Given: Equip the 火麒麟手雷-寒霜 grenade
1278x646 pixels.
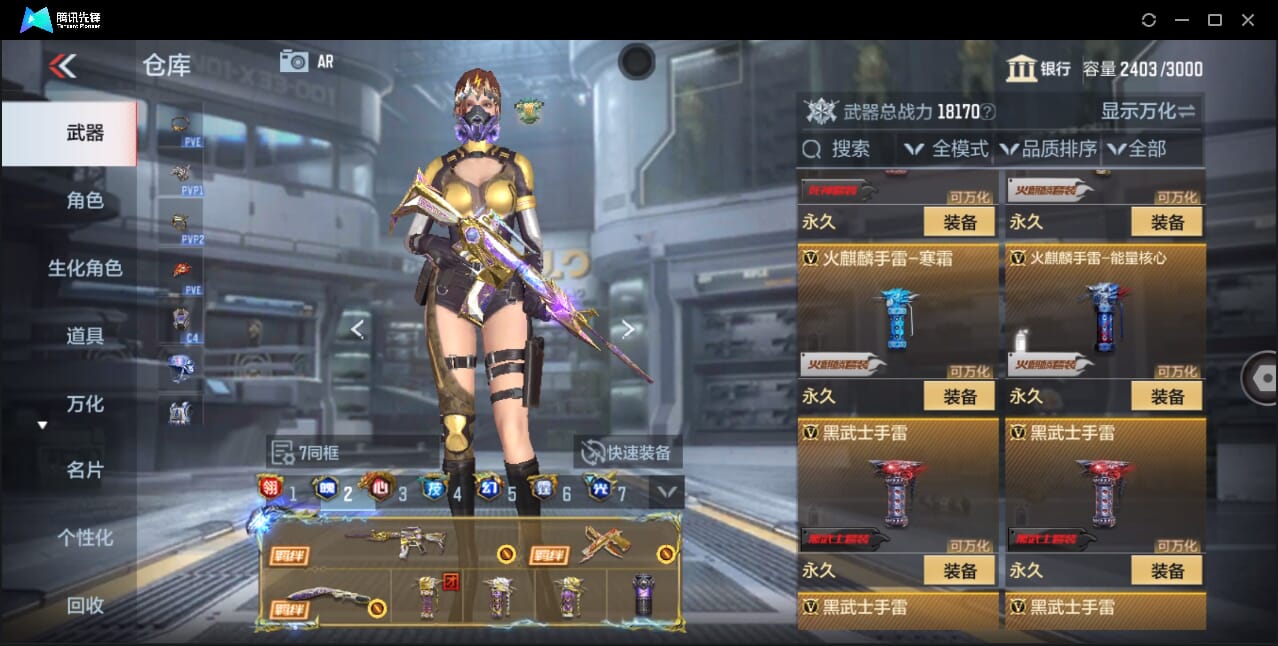Looking at the screenshot, I should coord(959,396).
